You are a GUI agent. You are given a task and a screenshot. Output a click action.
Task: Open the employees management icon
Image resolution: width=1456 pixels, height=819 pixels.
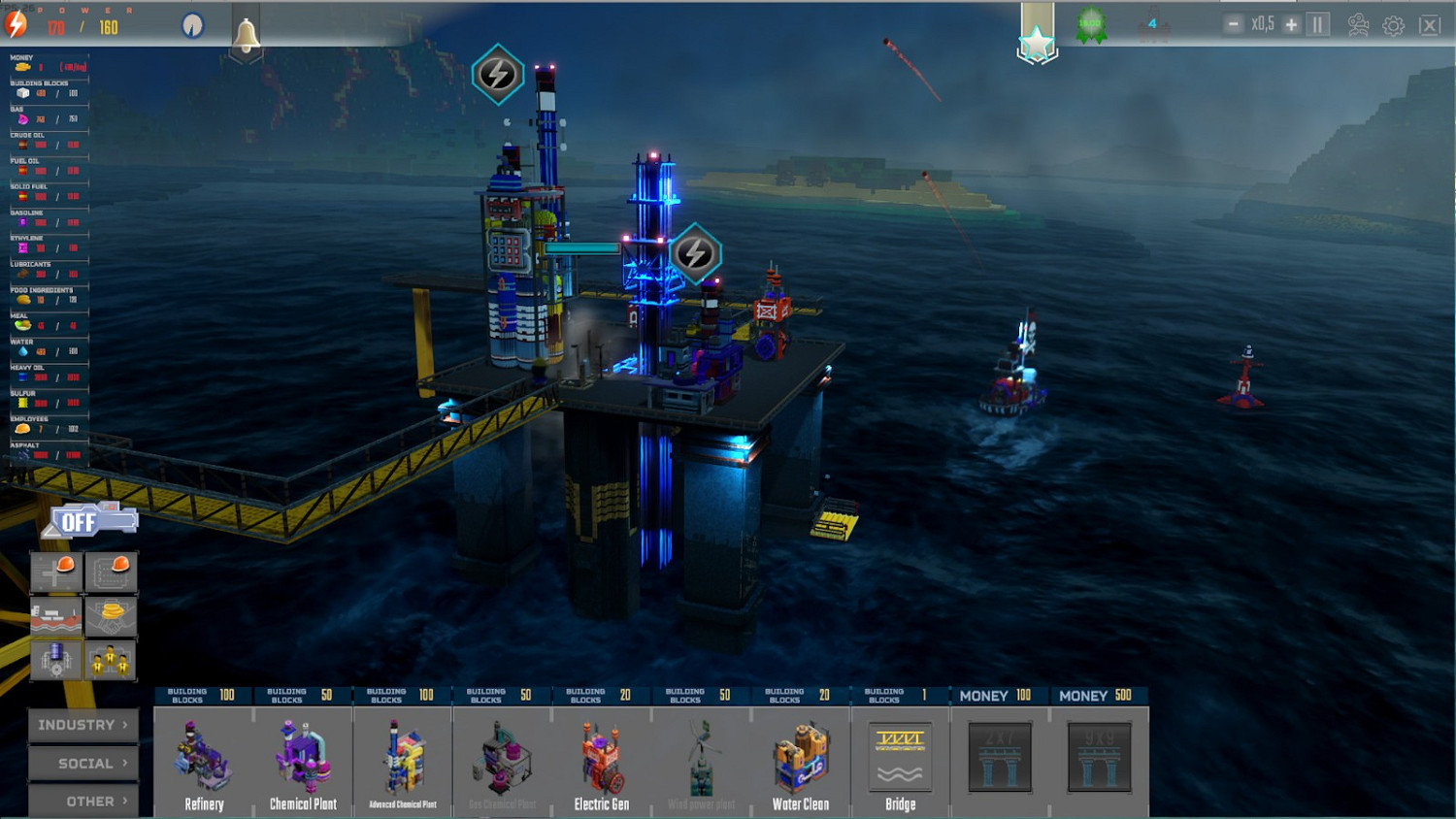tap(110, 659)
